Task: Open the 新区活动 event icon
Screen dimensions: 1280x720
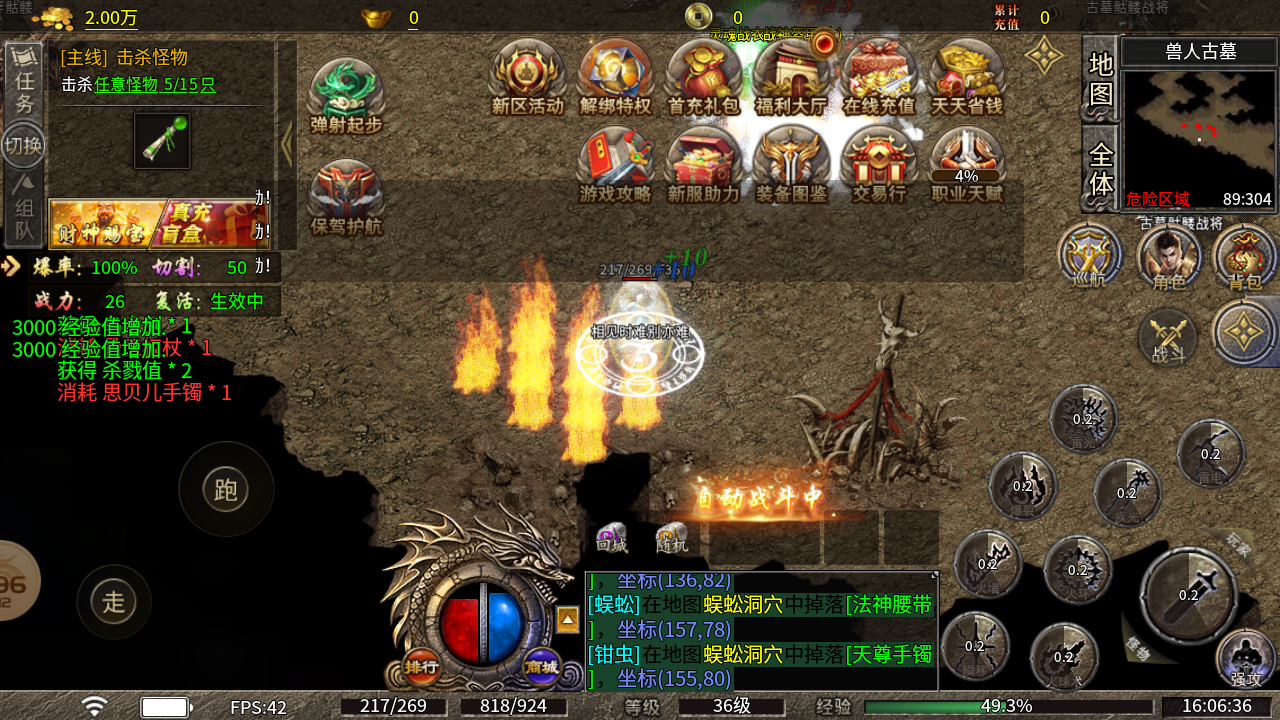Action: tap(527, 78)
